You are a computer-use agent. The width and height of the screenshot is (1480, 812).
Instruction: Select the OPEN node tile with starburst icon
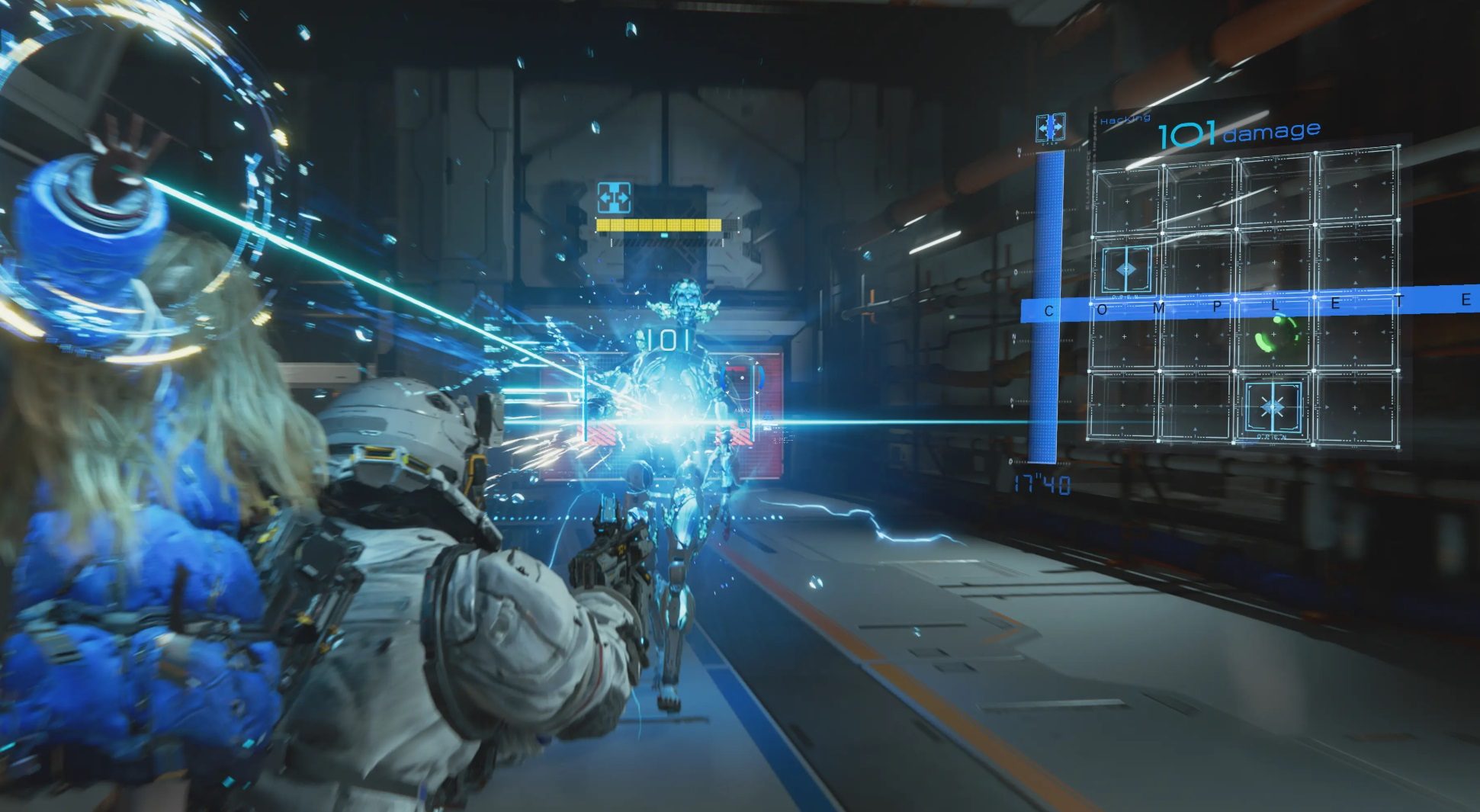click(1271, 409)
